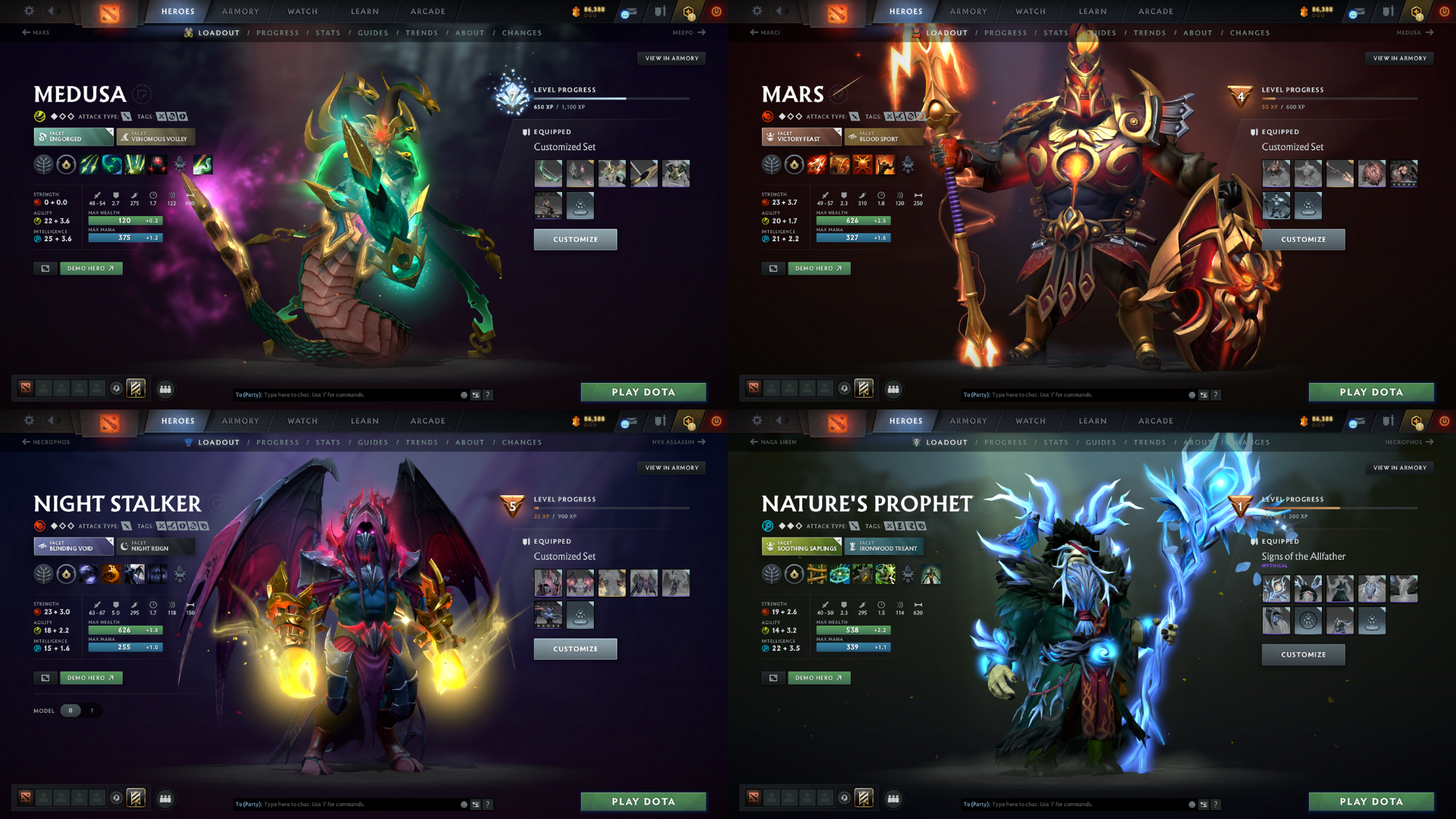This screenshot has width=1456, height=819.
Task: Switch Night Stalker's Model toggle to 1
Action: pos(92,711)
